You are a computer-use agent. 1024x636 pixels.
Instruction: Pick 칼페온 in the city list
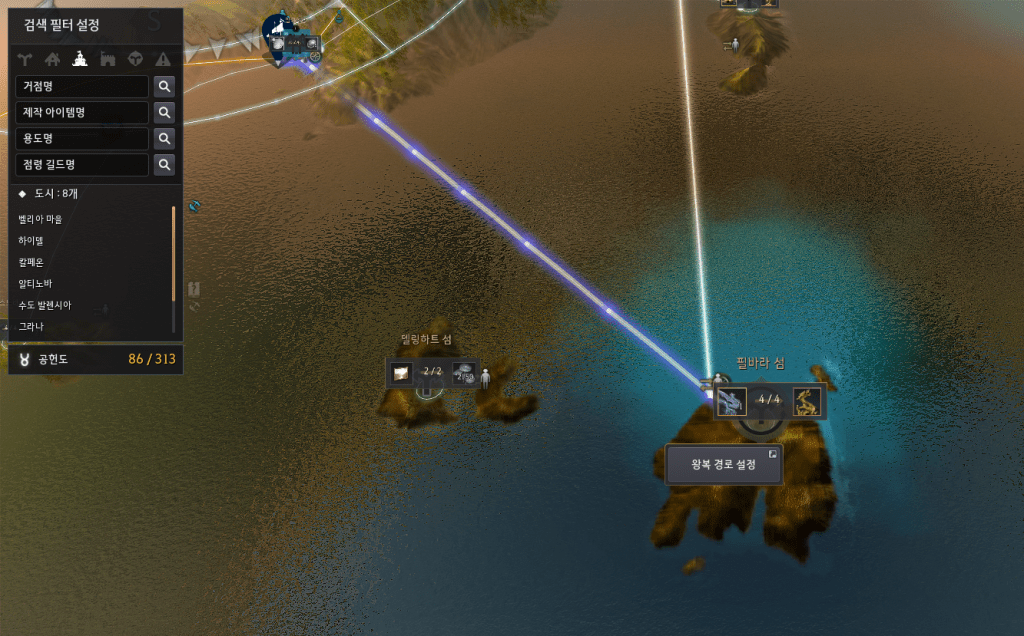point(31,262)
